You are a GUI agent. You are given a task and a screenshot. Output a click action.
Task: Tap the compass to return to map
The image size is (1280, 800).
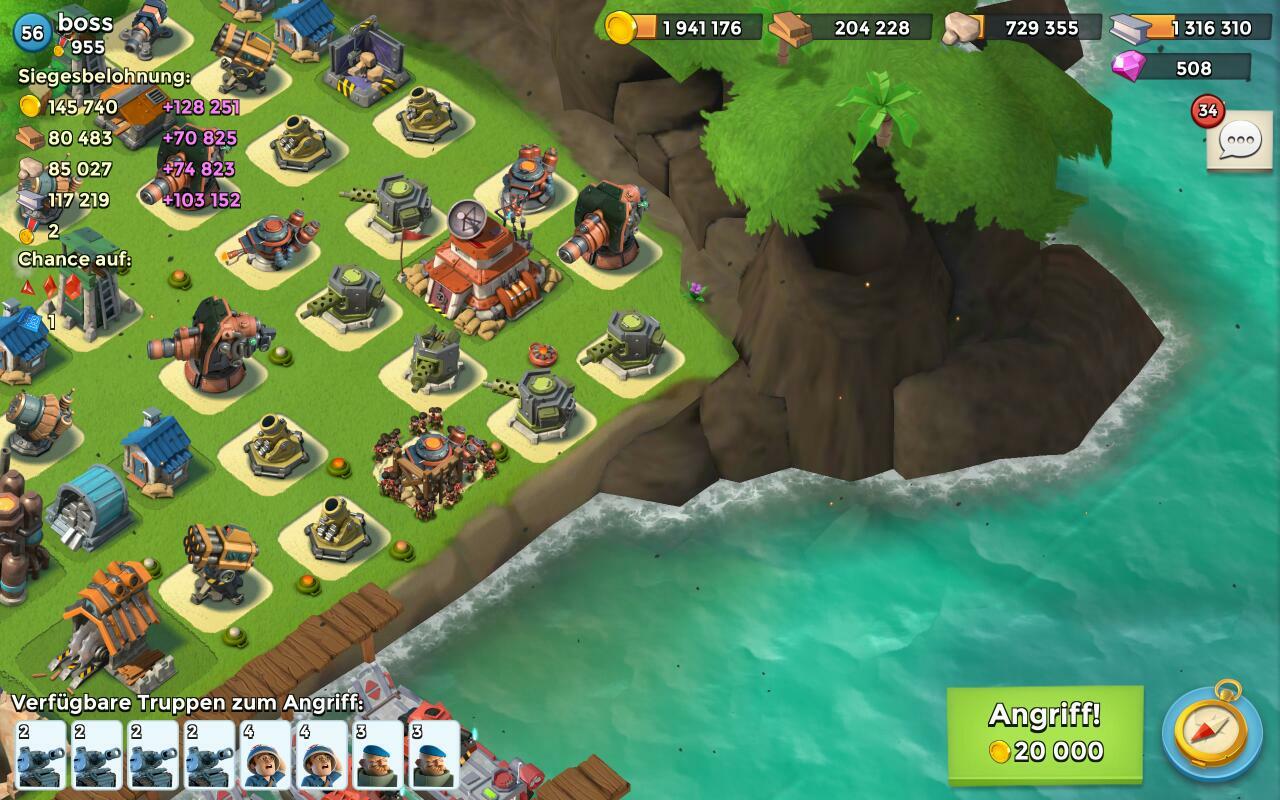(x=1211, y=734)
